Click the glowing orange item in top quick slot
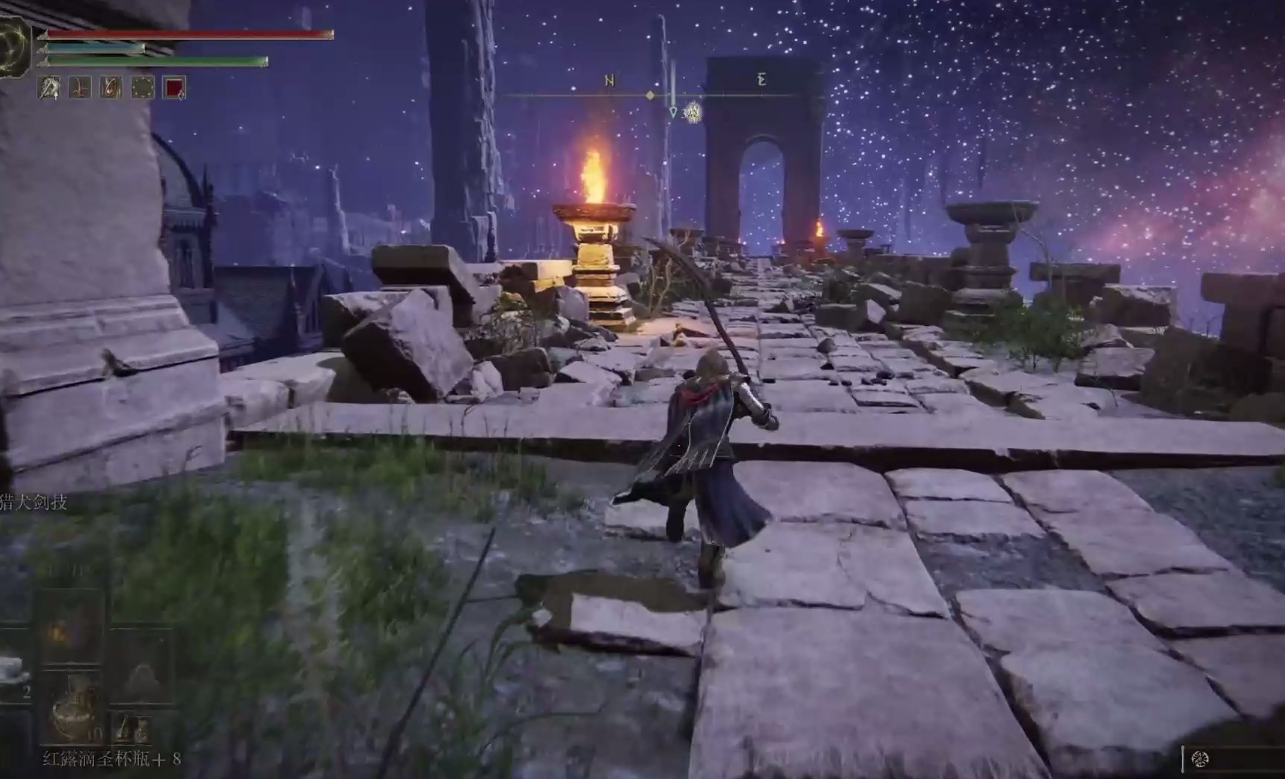Screen dimensions: 1285x779 click(x=71, y=632)
